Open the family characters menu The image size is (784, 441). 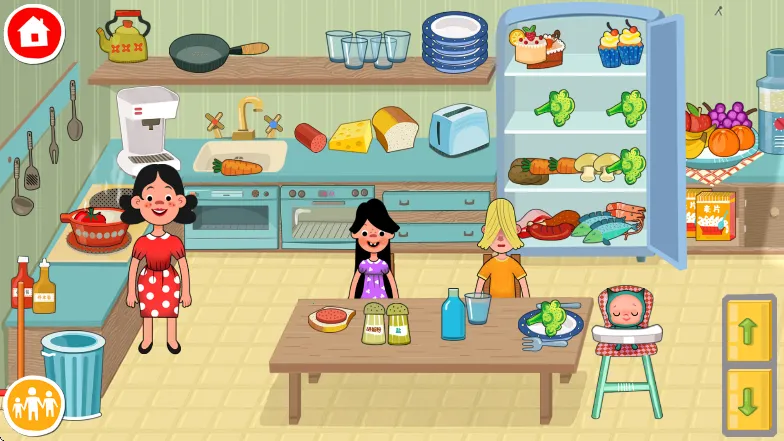(x=34, y=406)
